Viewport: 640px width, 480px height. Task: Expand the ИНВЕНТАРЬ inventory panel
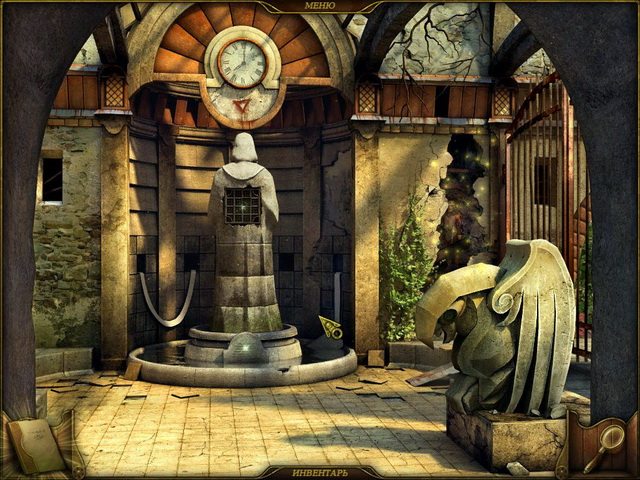coord(319,471)
